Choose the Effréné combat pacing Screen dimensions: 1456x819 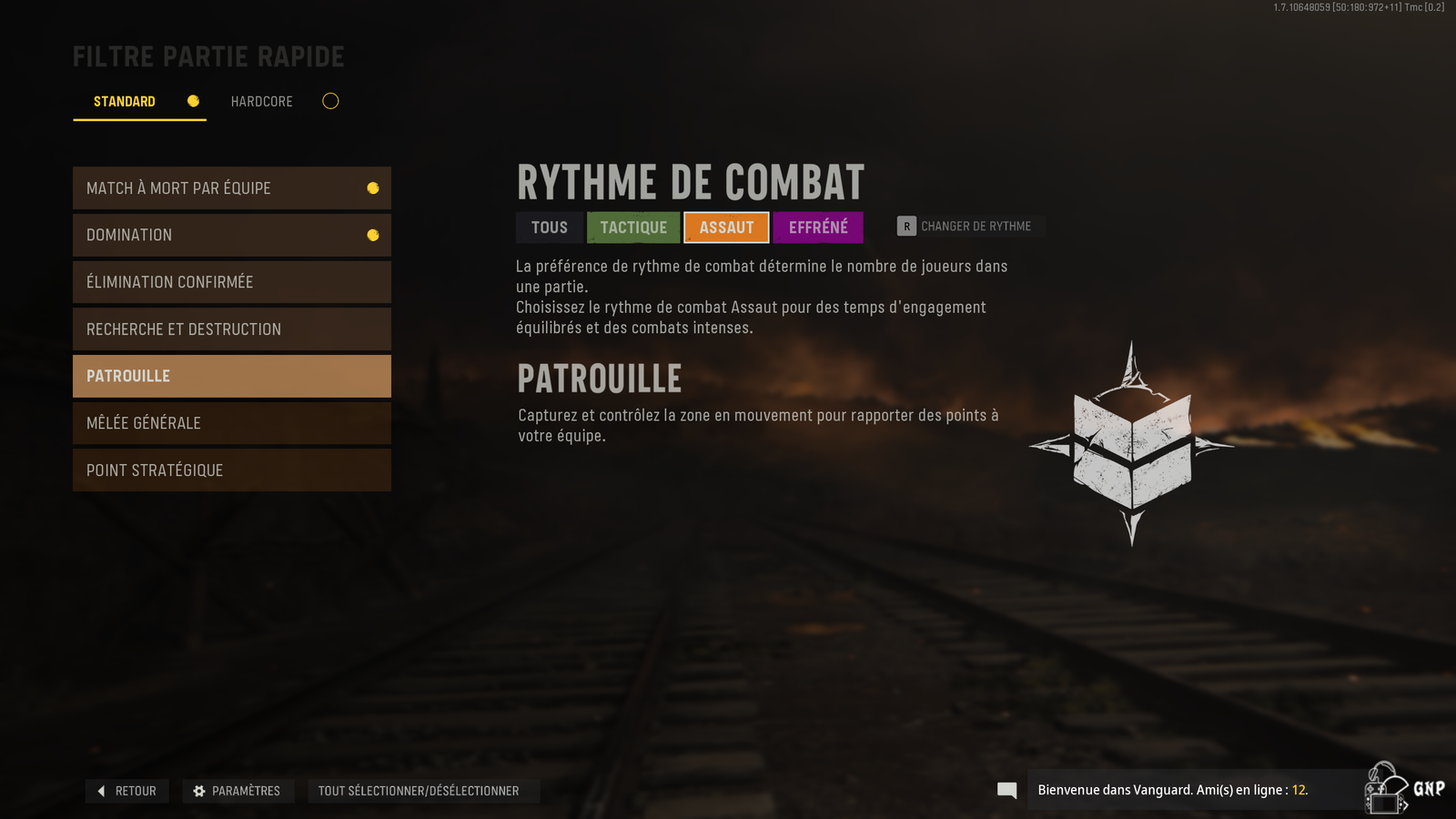[818, 227]
